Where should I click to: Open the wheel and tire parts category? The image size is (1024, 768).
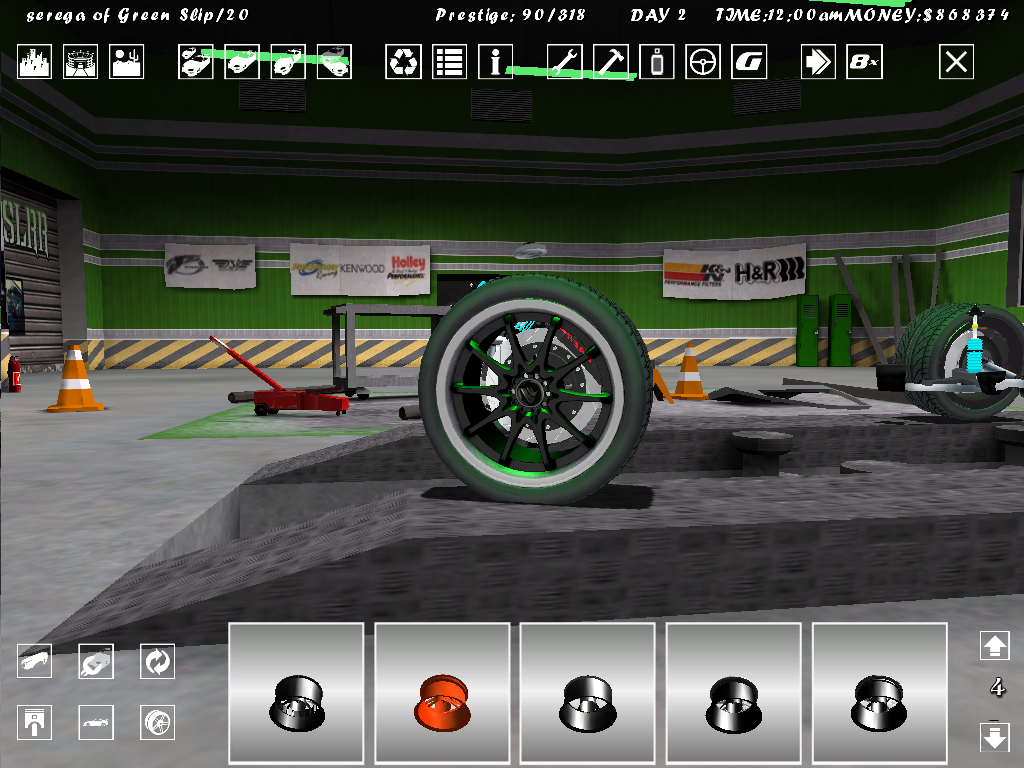(x=157, y=721)
